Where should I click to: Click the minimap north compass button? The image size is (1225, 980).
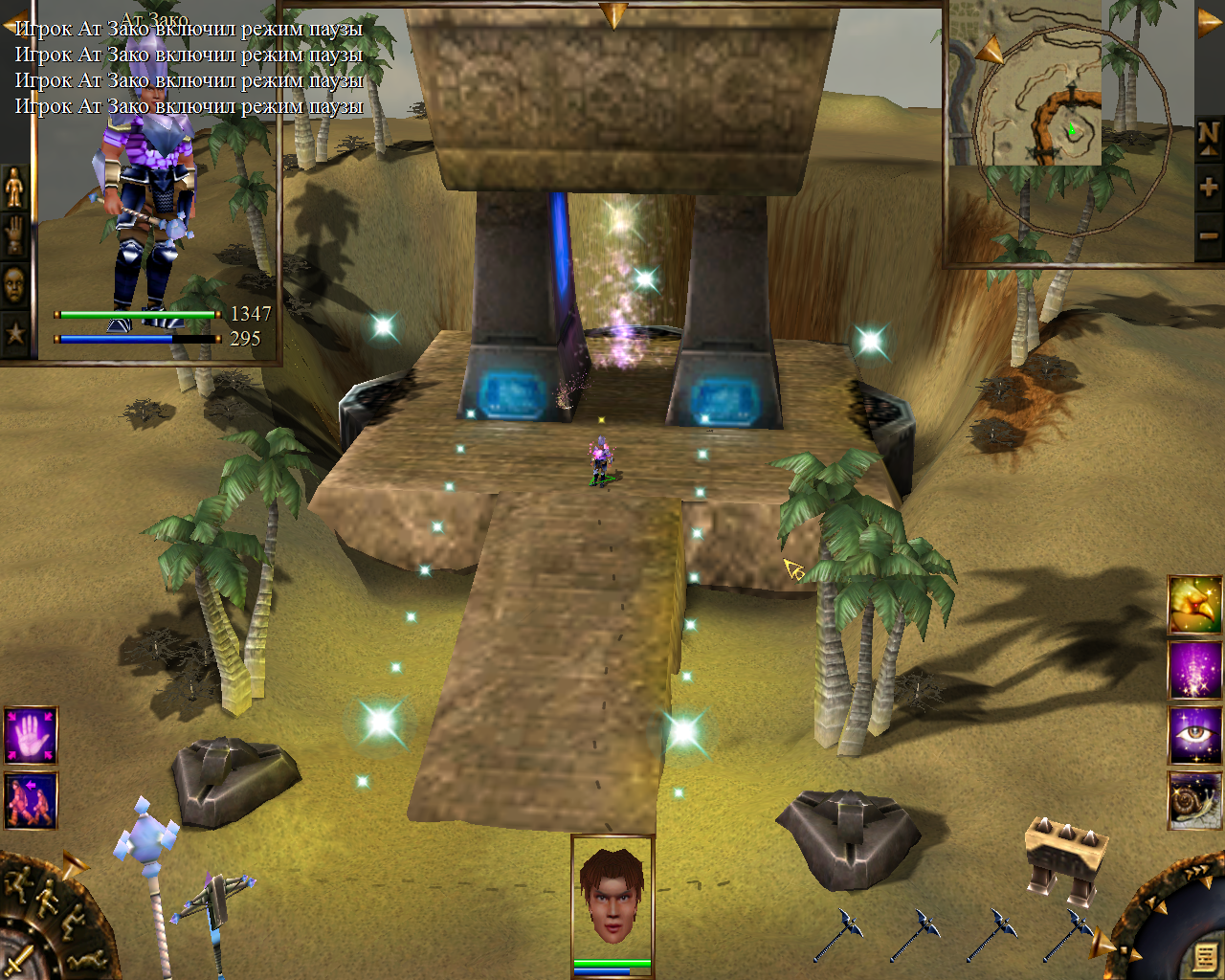pyautogui.click(x=1208, y=138)
